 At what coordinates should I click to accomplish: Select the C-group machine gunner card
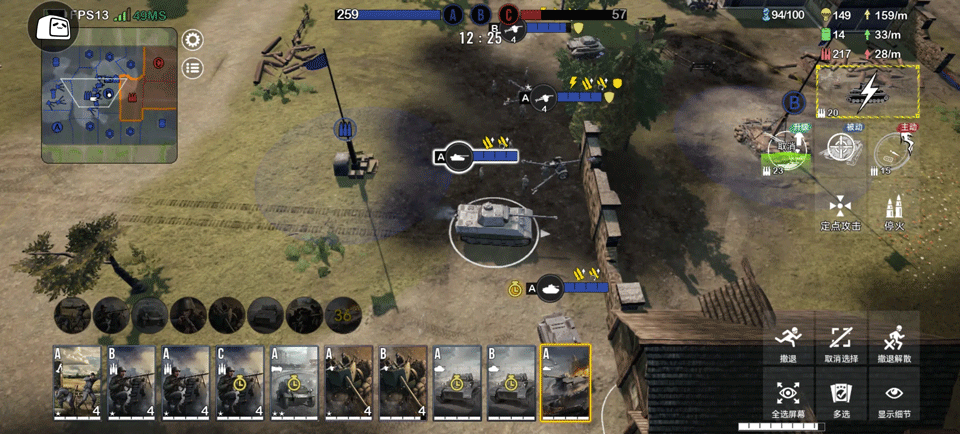[x=240, y=382]
